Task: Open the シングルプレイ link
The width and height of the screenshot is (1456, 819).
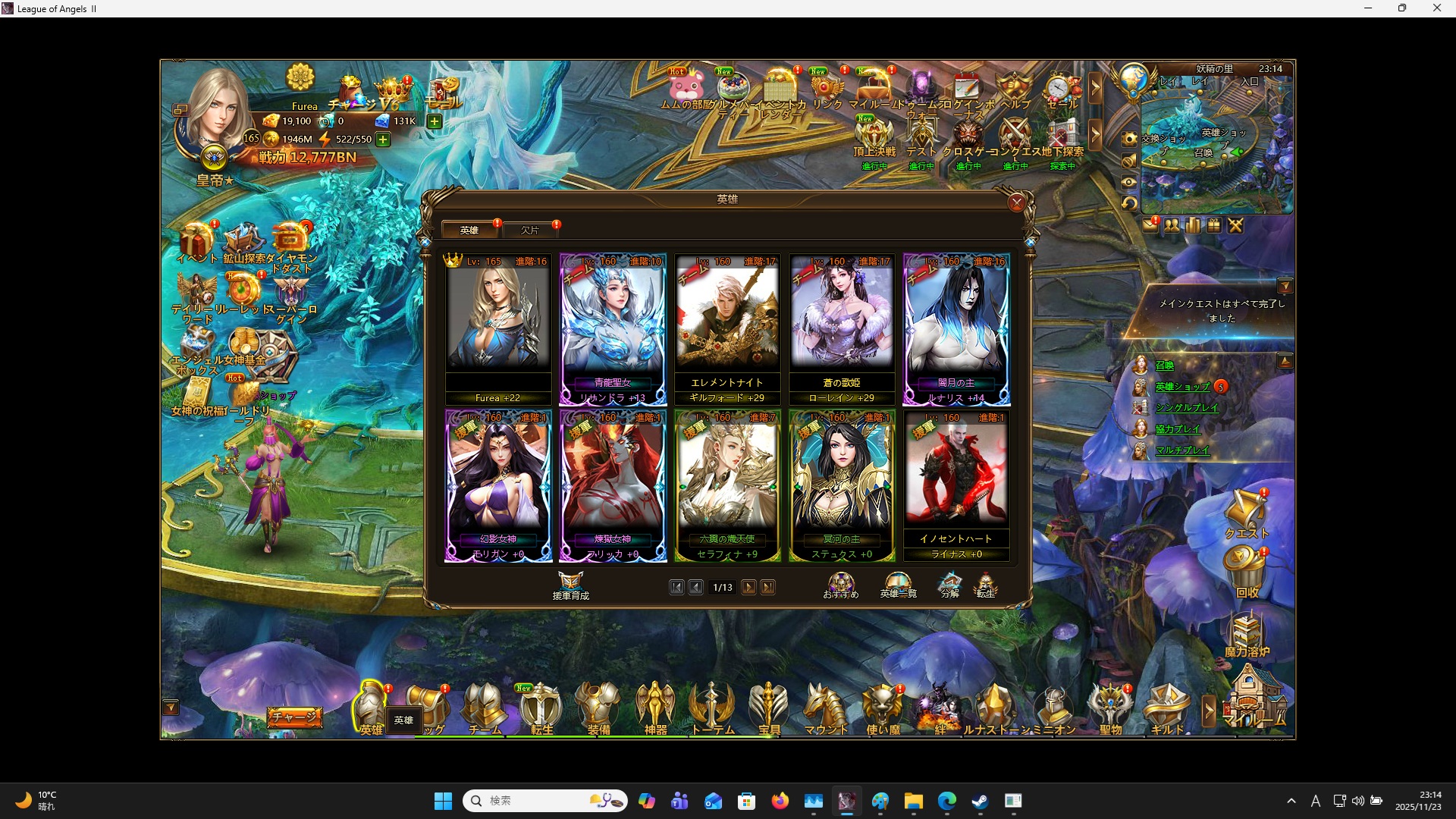Action: [x=1187, y=407]
